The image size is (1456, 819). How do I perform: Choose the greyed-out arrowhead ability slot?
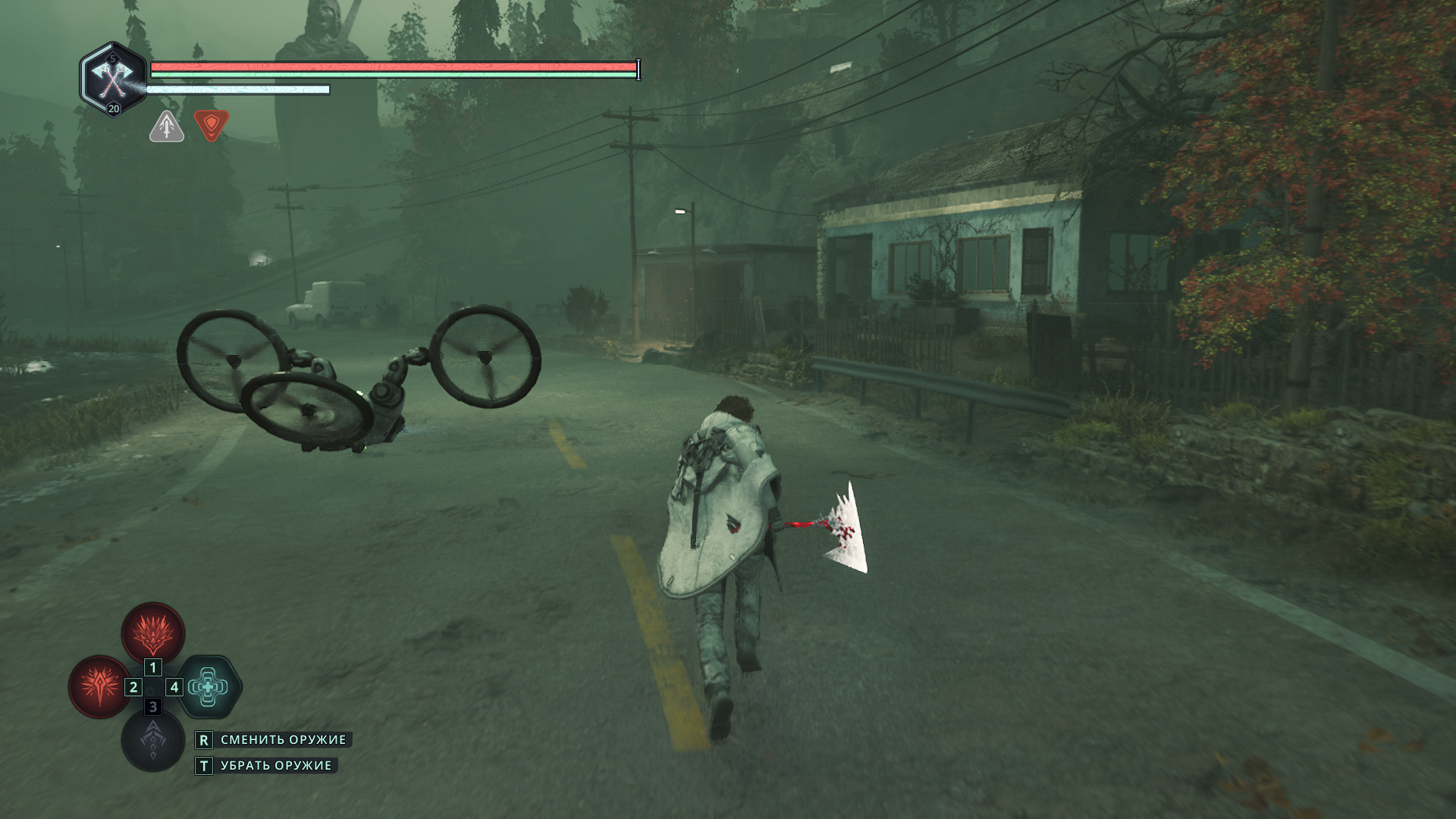pyautogui.click(x=153, y=741)
